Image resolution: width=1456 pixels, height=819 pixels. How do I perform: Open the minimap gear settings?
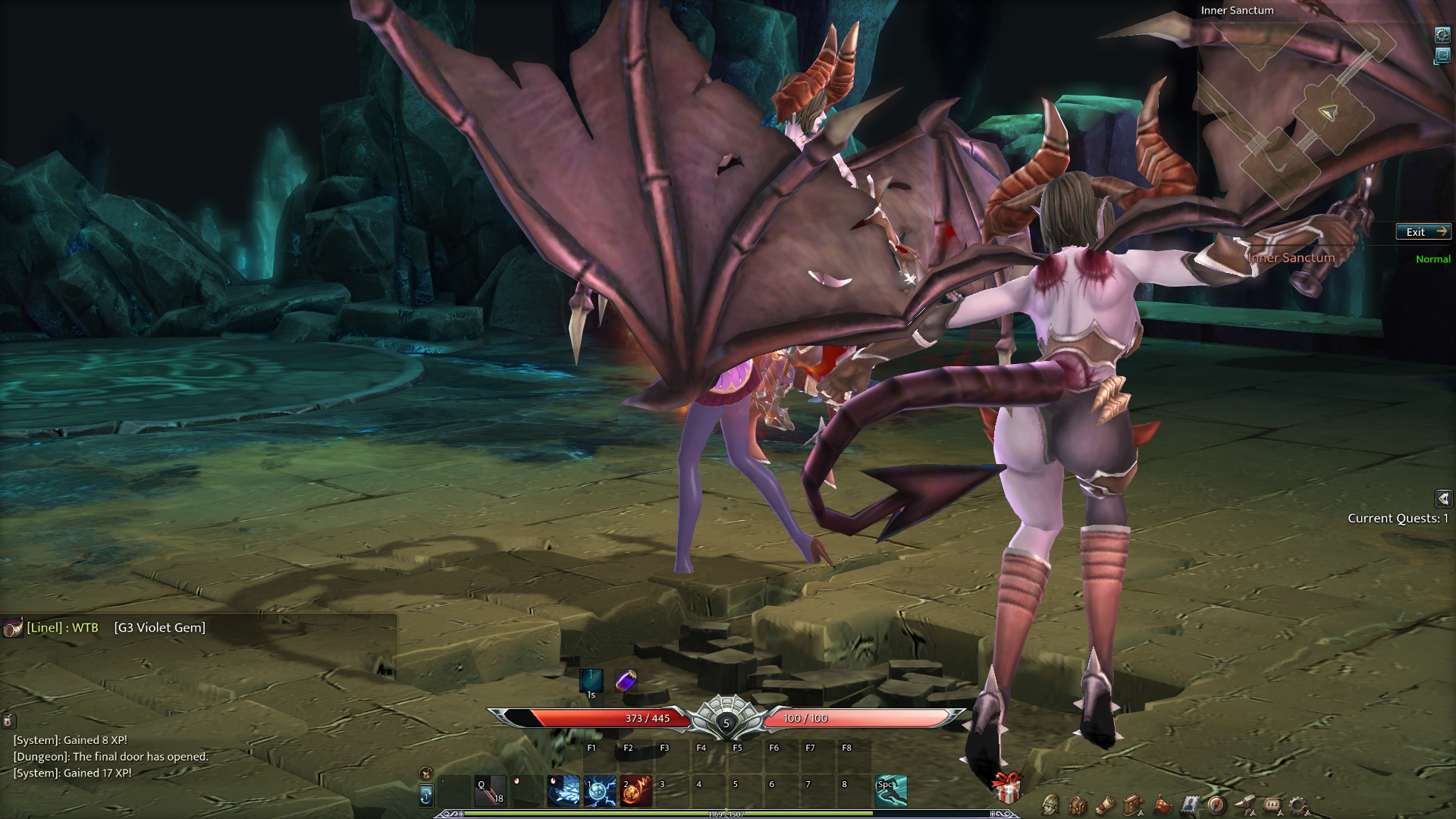click(1442, 35)
